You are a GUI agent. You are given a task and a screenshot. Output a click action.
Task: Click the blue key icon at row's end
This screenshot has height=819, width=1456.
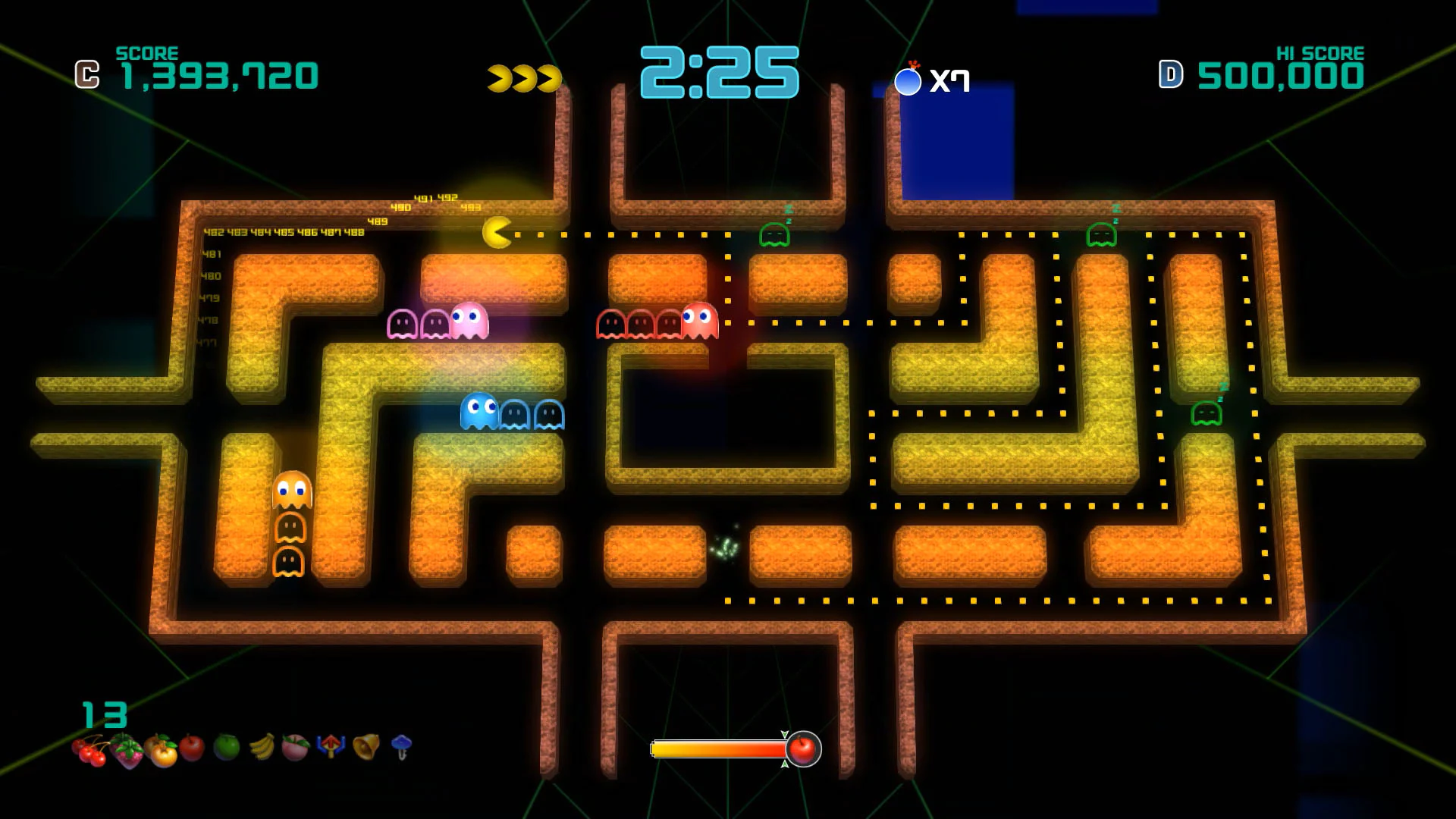coord(402,749)
